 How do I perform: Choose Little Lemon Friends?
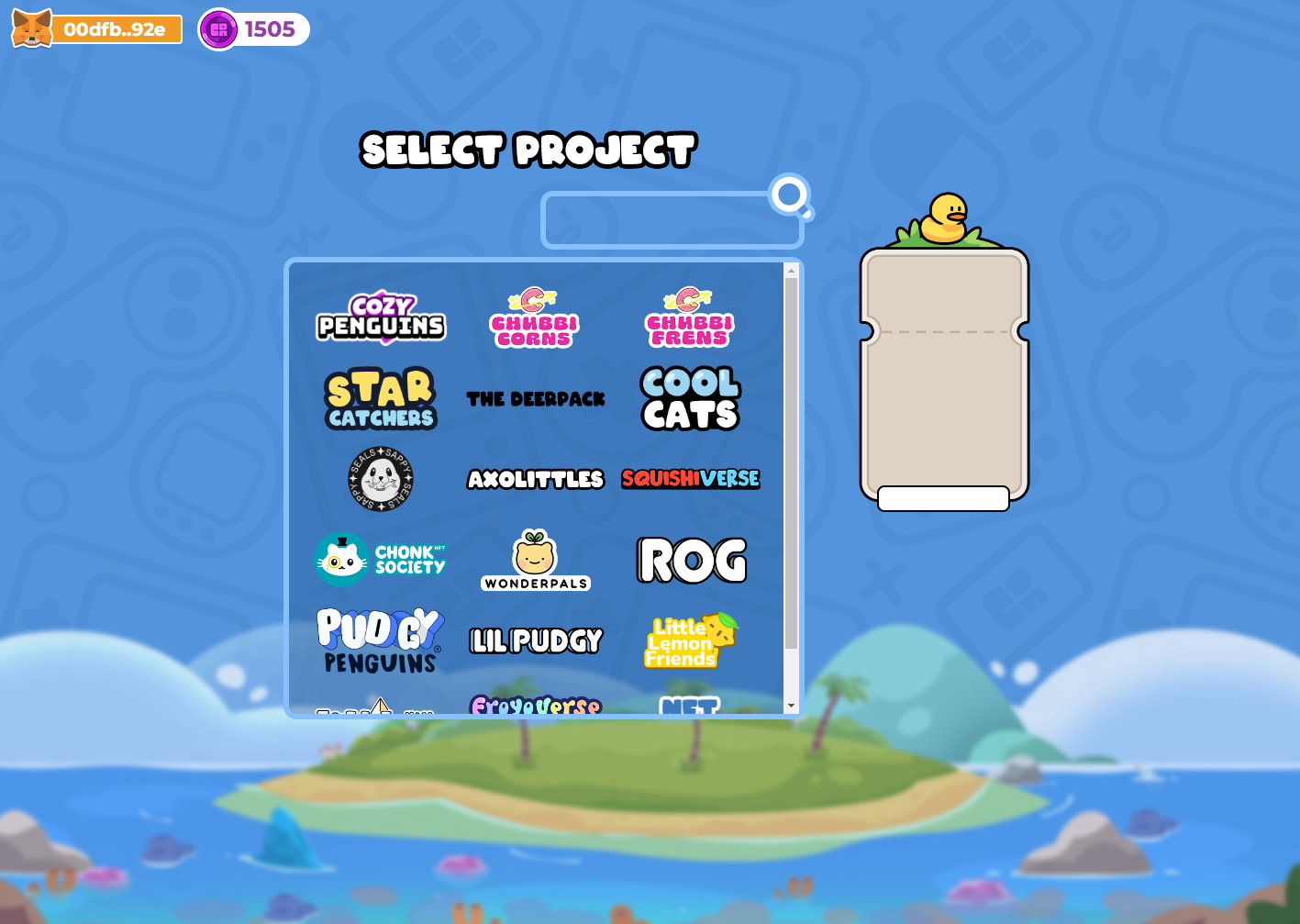tap(688, 640)
